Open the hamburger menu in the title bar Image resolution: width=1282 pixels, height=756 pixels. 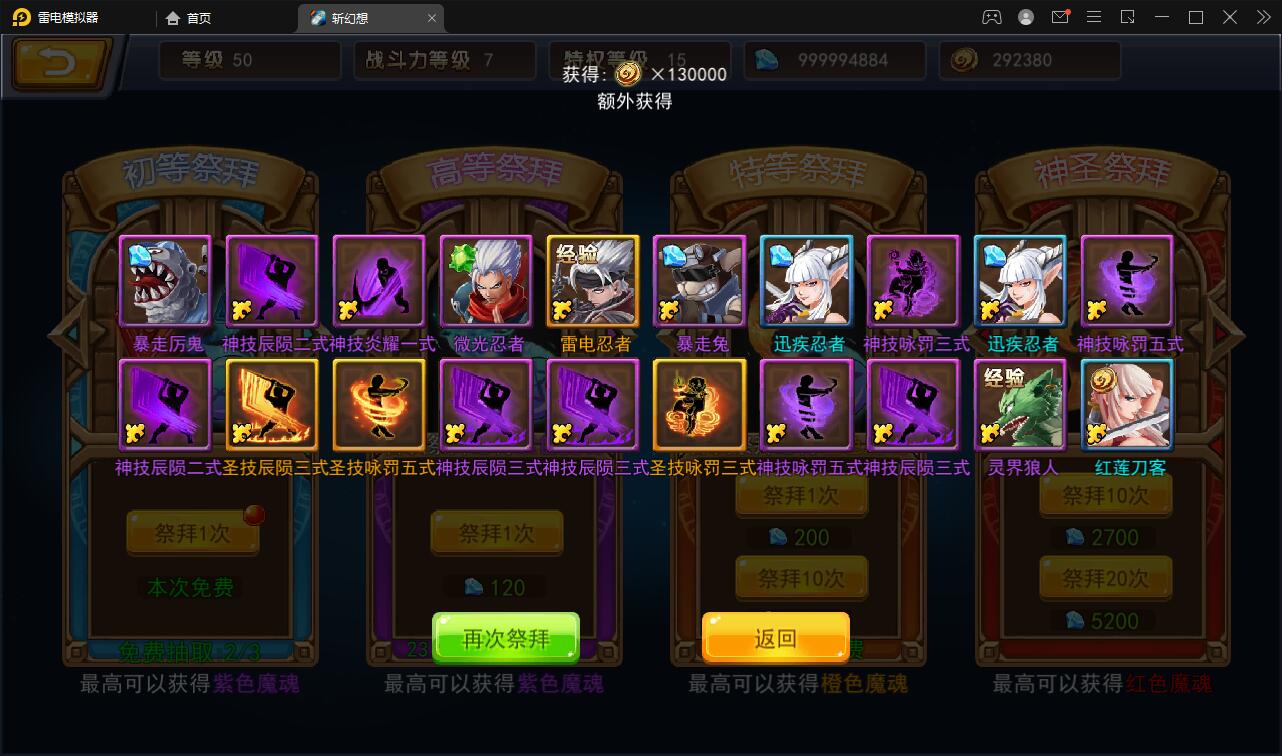pyautogui.click(x=1094, y=17)
